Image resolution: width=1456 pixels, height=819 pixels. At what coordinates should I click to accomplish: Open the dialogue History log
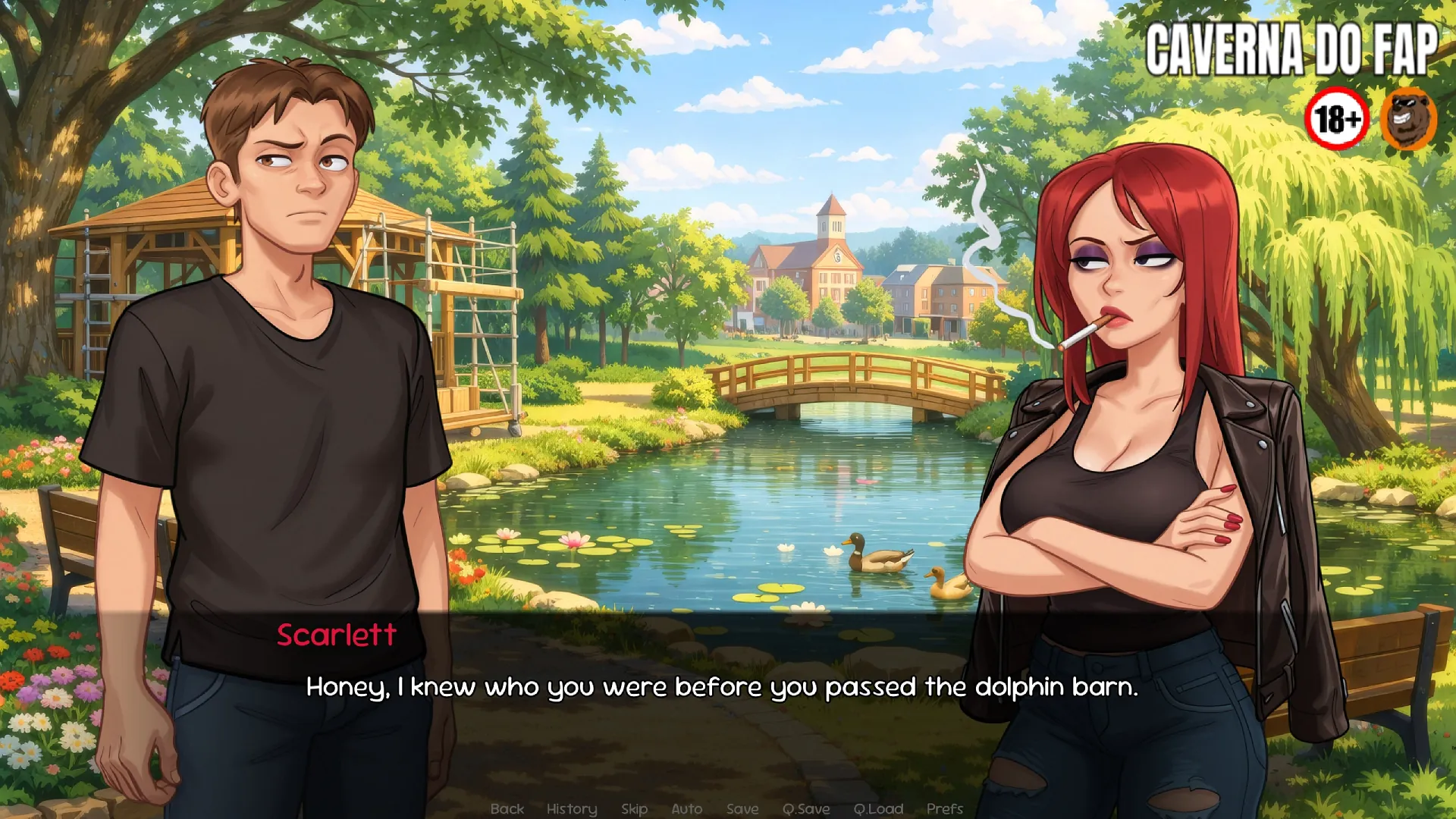click(572, 808)
